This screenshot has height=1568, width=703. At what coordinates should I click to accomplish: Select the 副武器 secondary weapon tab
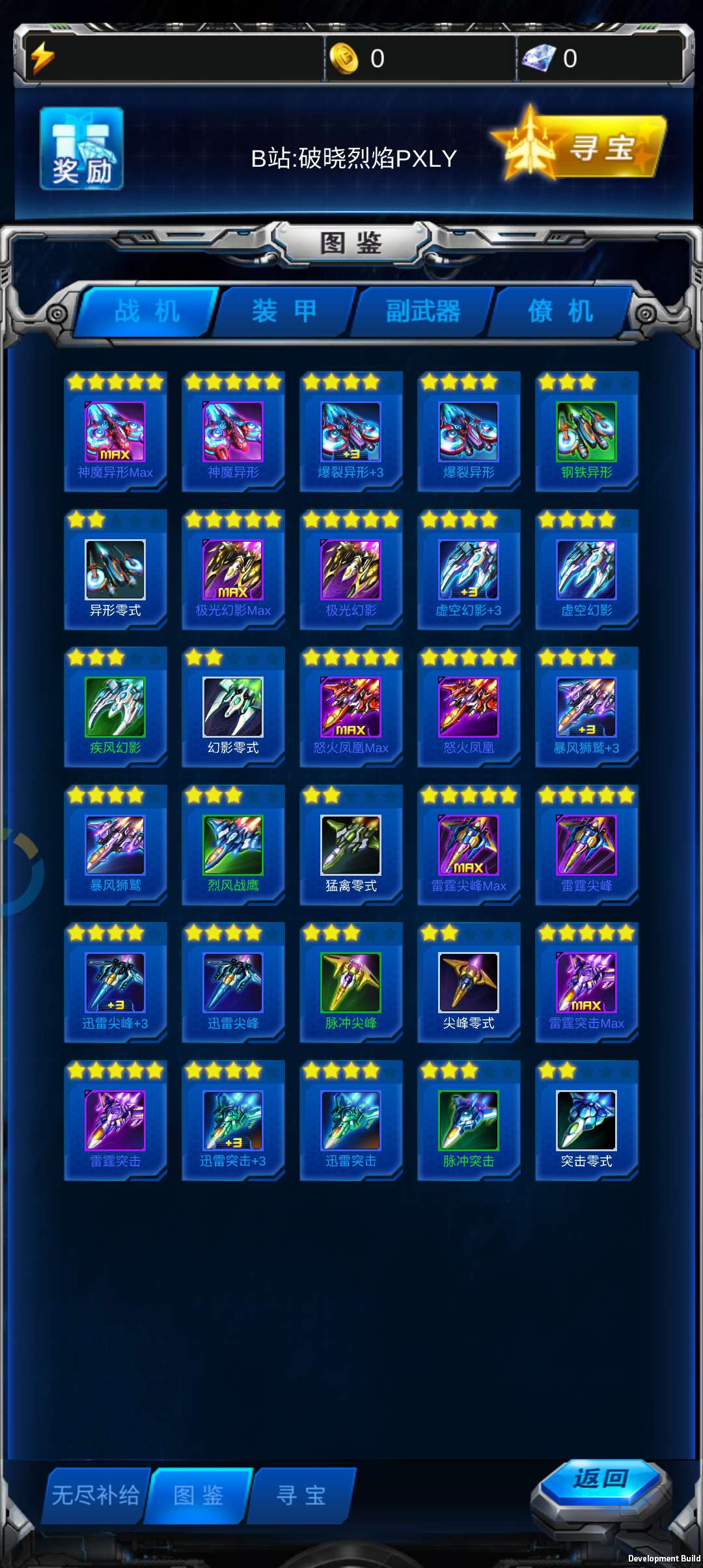pos(422,311)
